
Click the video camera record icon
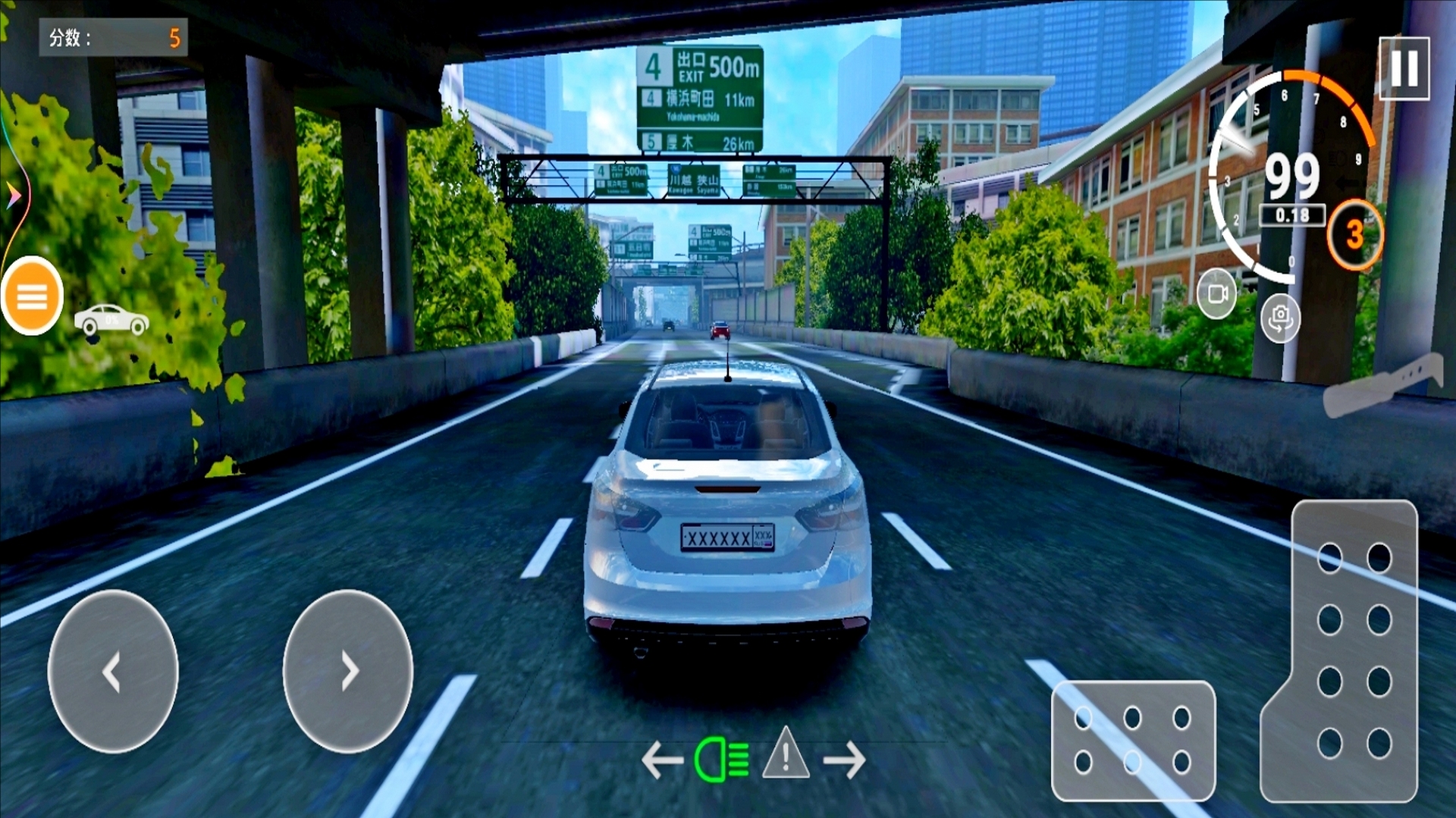pyautogui.click(x=1216, y=293)
